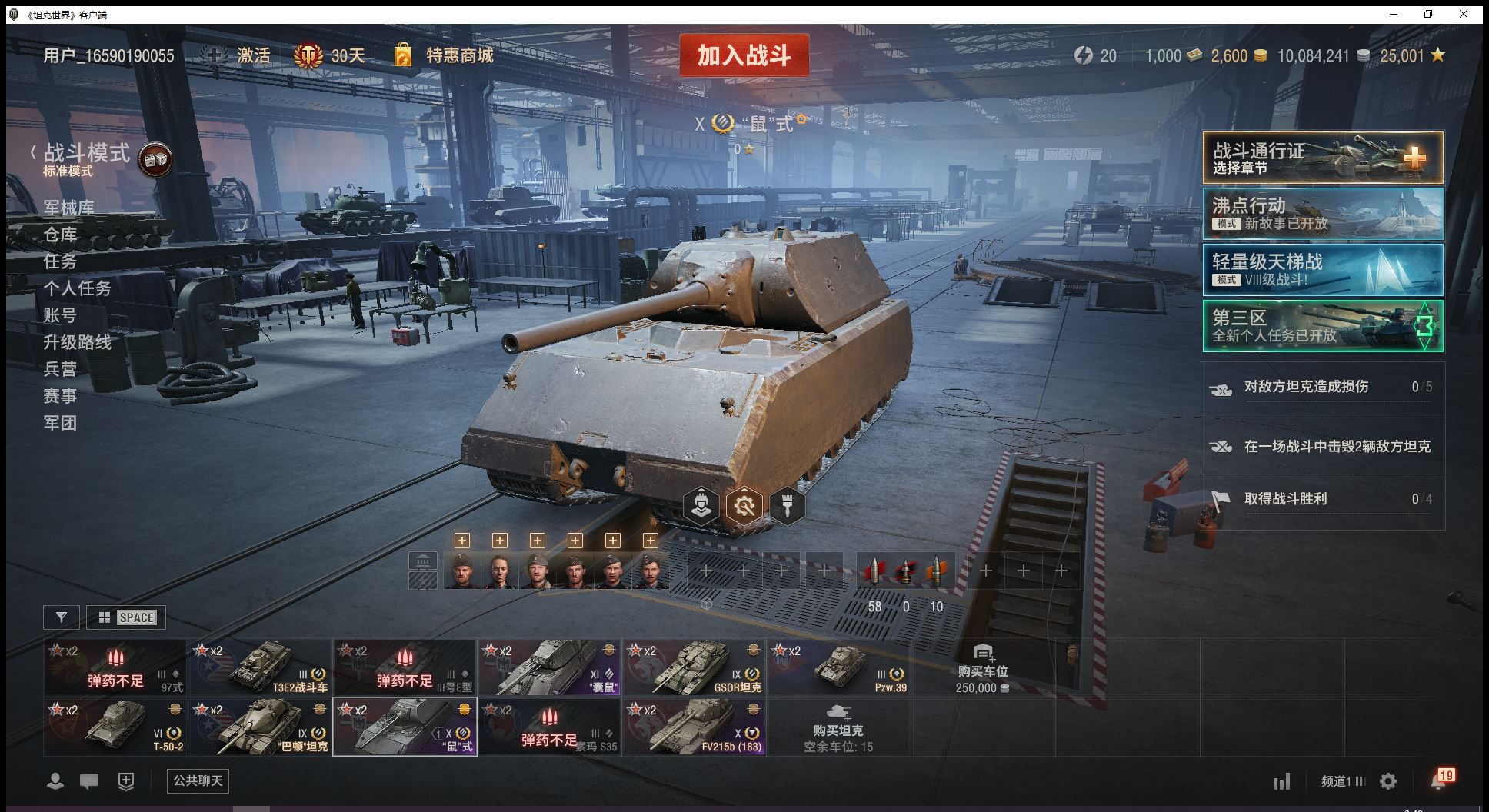The width and height of the screenshot is (1489, 812).
Task: Open the tank carousel filter
Action: click(62, 617)
